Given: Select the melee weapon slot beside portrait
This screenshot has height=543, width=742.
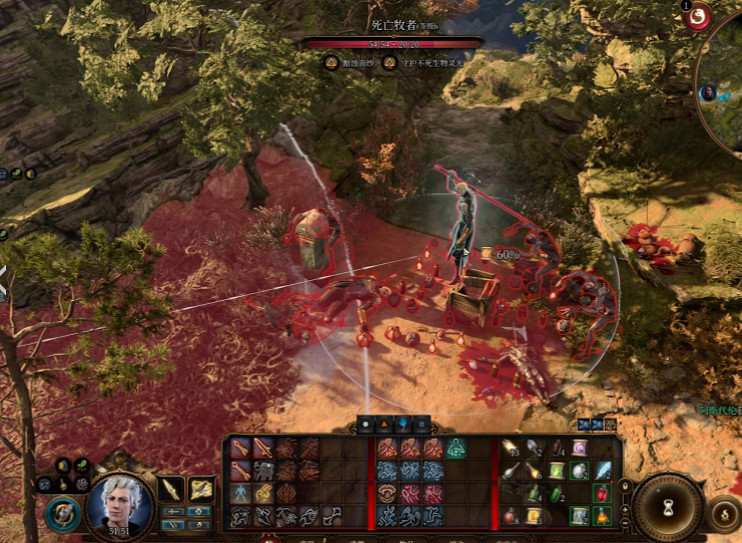Looking at the screenshot, I should (x=172, y=489).
